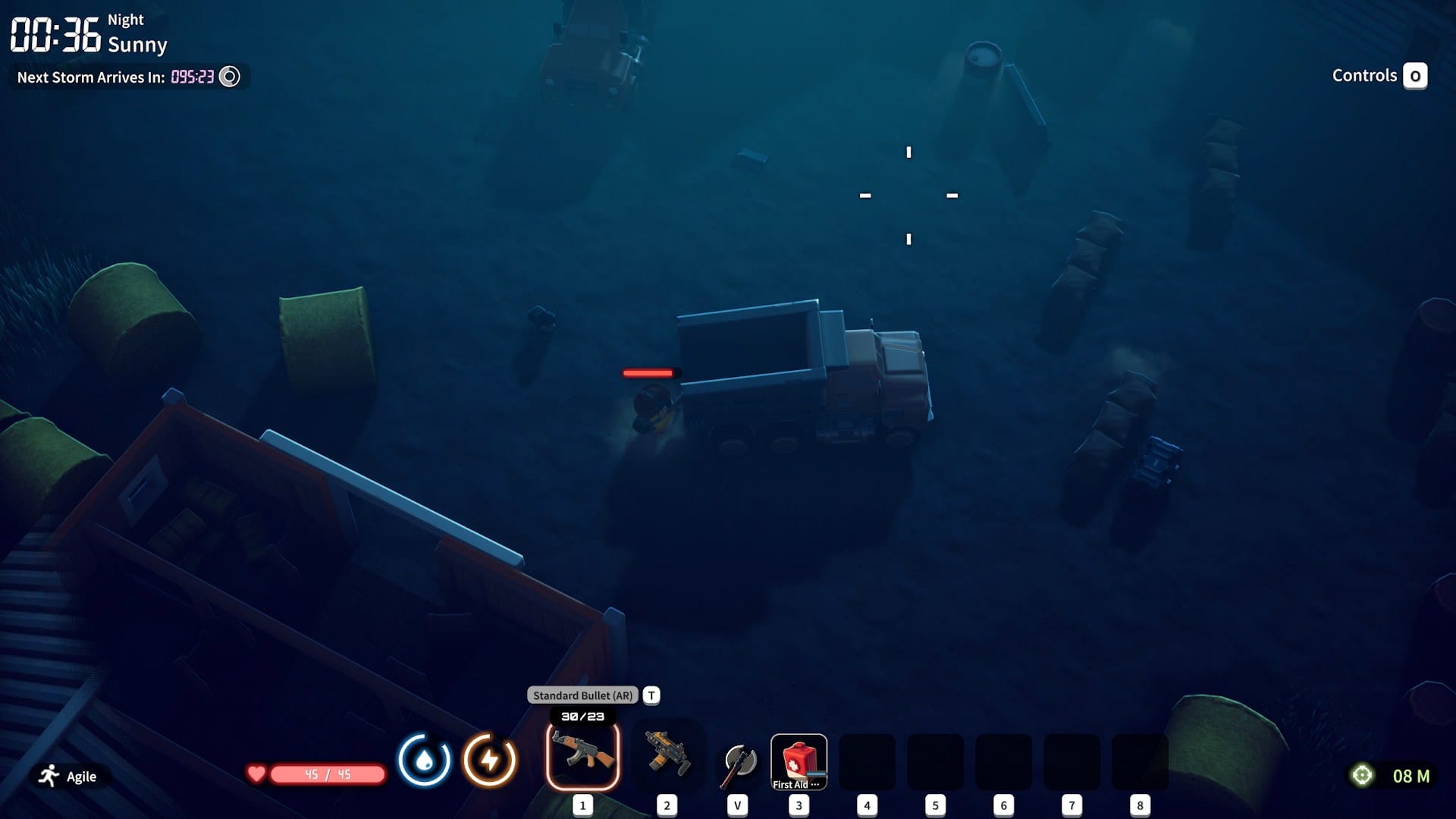The image size is (1456, 819).
Task: Expand the Standard Bullet (AR) ammo tooltip
Action: point(584,695)
